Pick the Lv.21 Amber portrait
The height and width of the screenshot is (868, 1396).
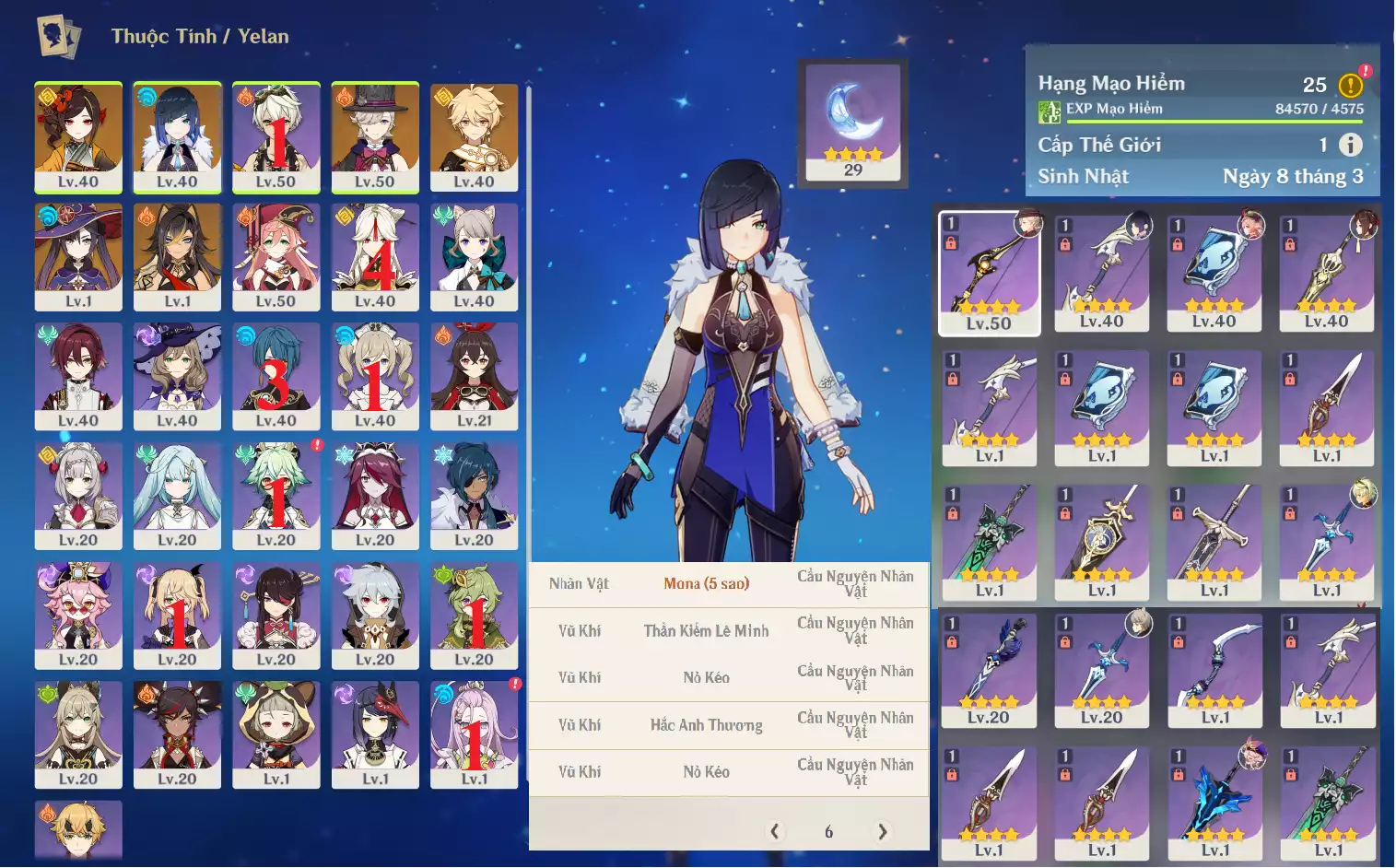[474, 375]
